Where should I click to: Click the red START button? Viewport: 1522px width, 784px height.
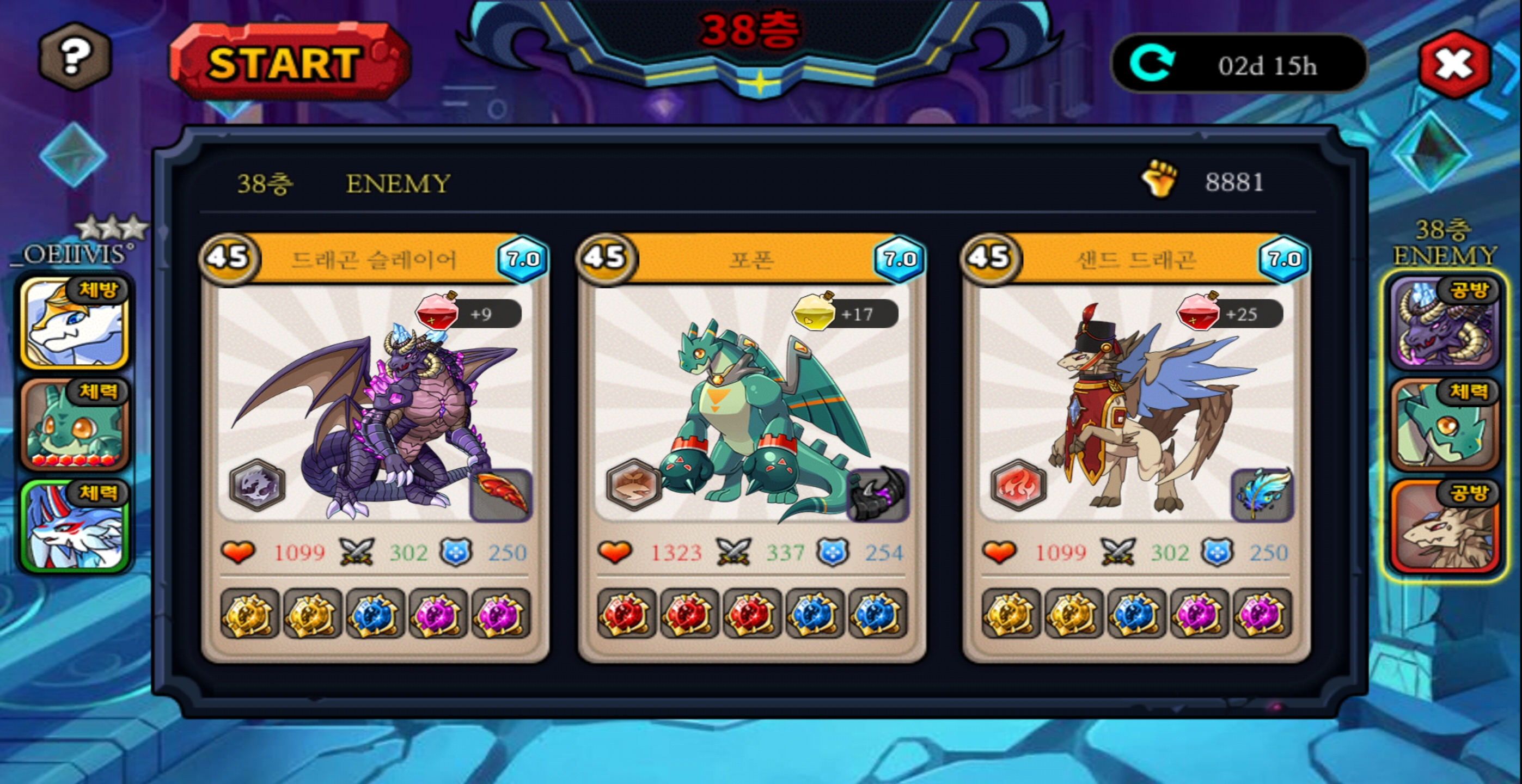click(288, 62)
